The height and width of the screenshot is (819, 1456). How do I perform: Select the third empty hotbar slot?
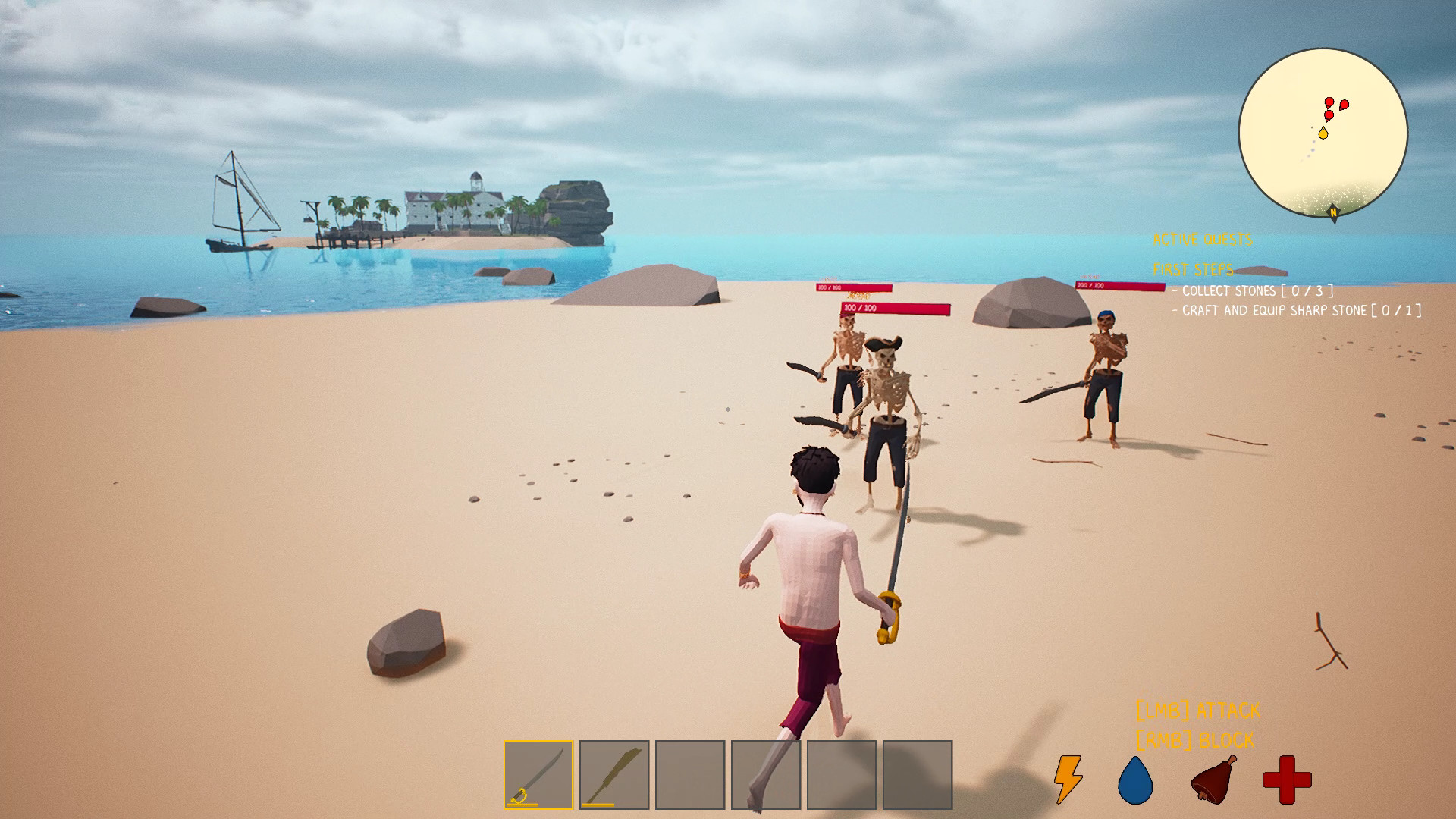click(x=690, y=776)
